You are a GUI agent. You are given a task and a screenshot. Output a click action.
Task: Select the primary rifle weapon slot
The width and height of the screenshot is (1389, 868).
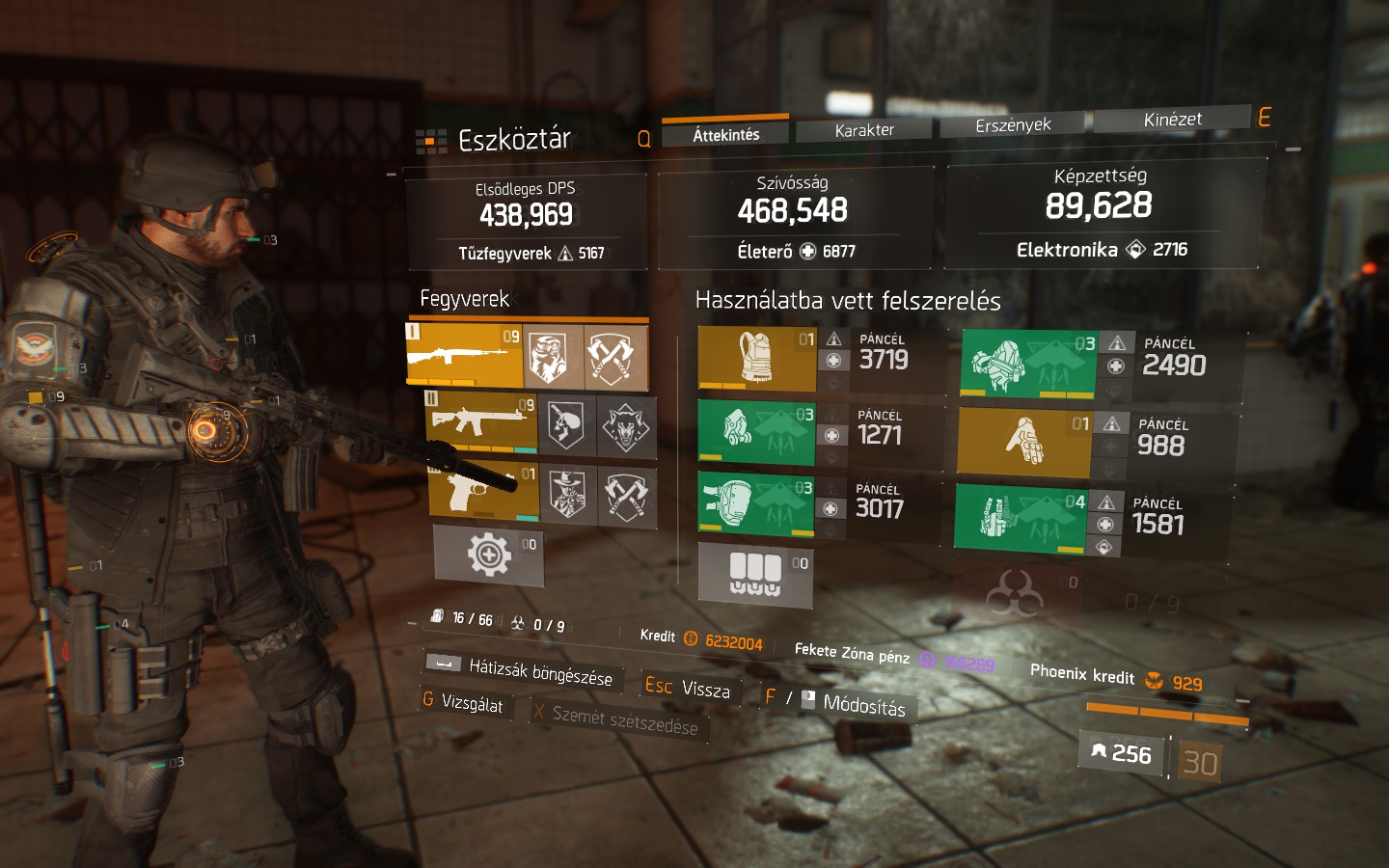tap(465, 355)
